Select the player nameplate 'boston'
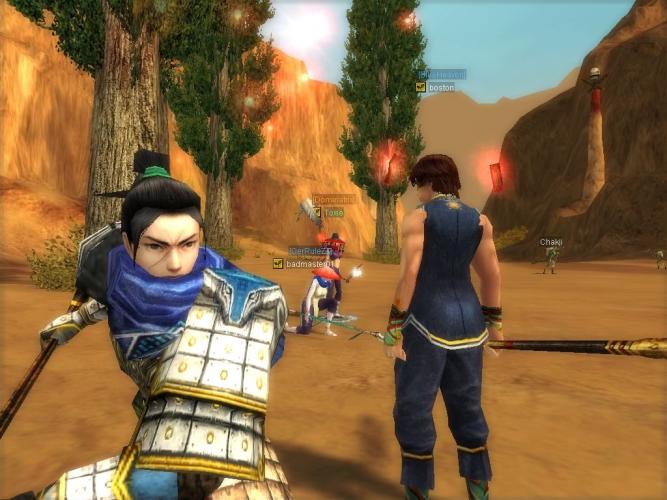The width and height of the screenshot is (667, 500). (x=441, y=88)
